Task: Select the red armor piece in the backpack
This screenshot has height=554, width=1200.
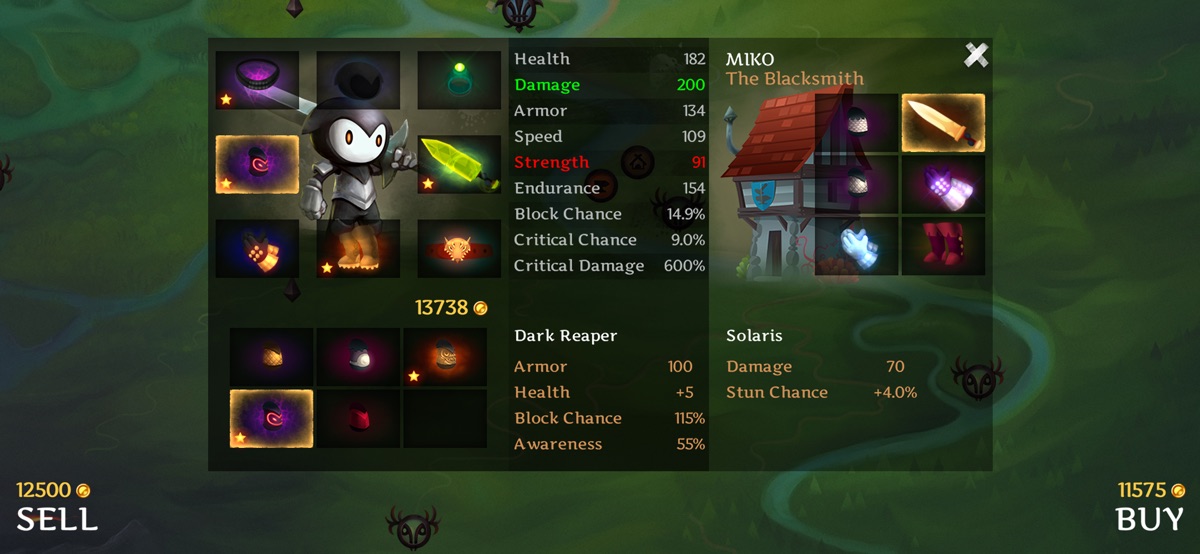Action: (358, 418)
